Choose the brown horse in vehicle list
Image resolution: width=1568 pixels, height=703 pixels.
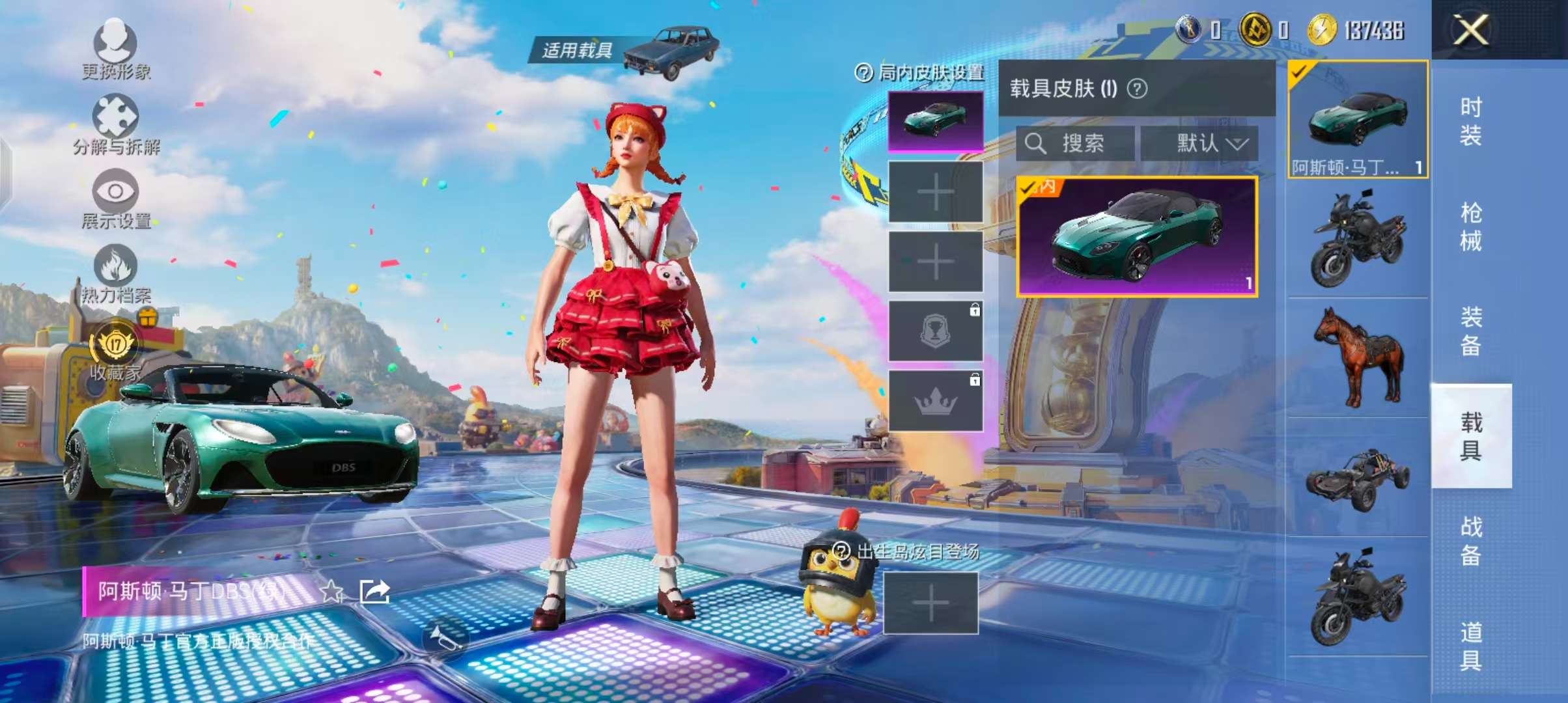(1357, 357)
